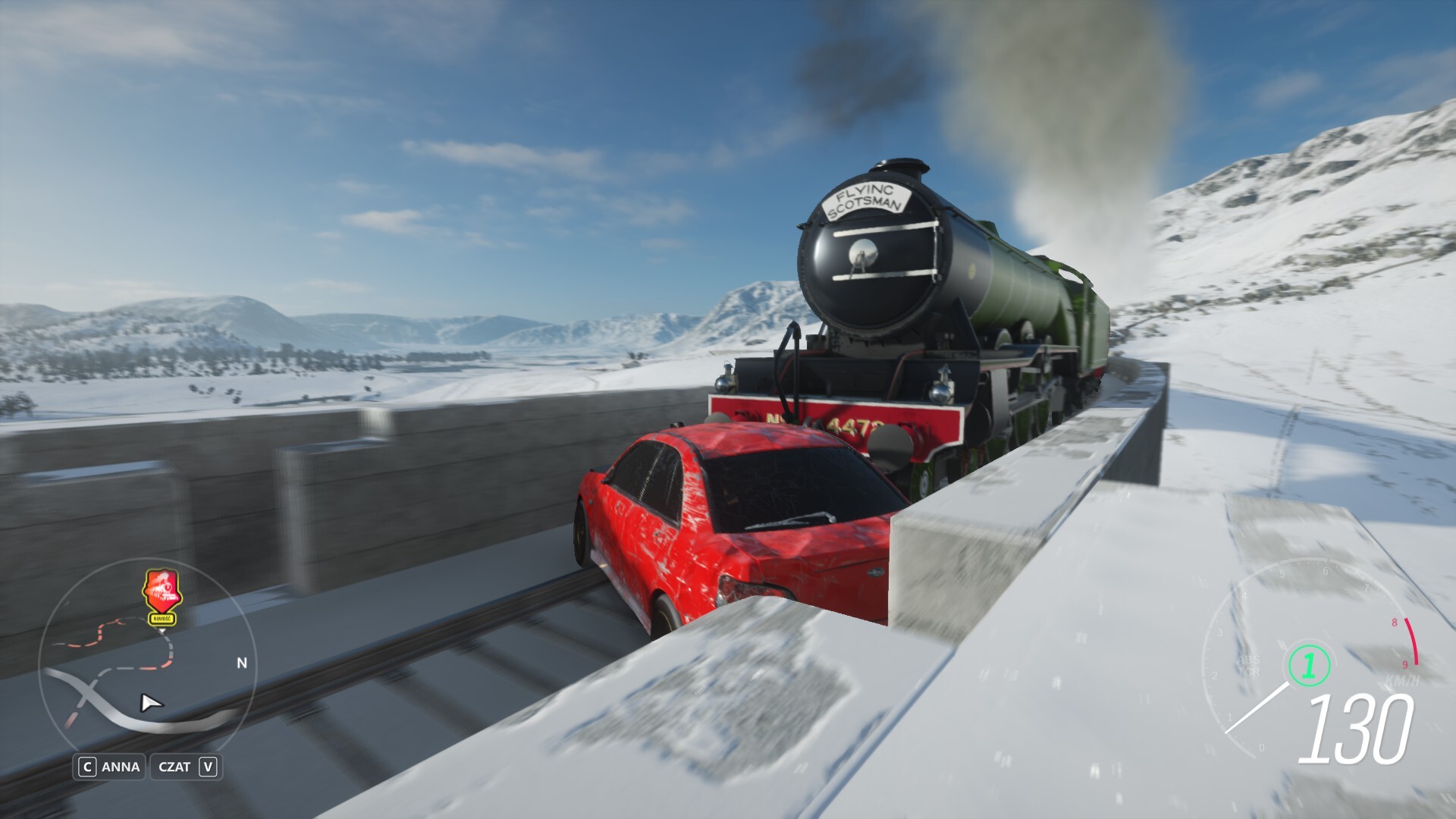Click the white player arrow on minimap
The image size is (1456, 819).
tap(151, 703)
